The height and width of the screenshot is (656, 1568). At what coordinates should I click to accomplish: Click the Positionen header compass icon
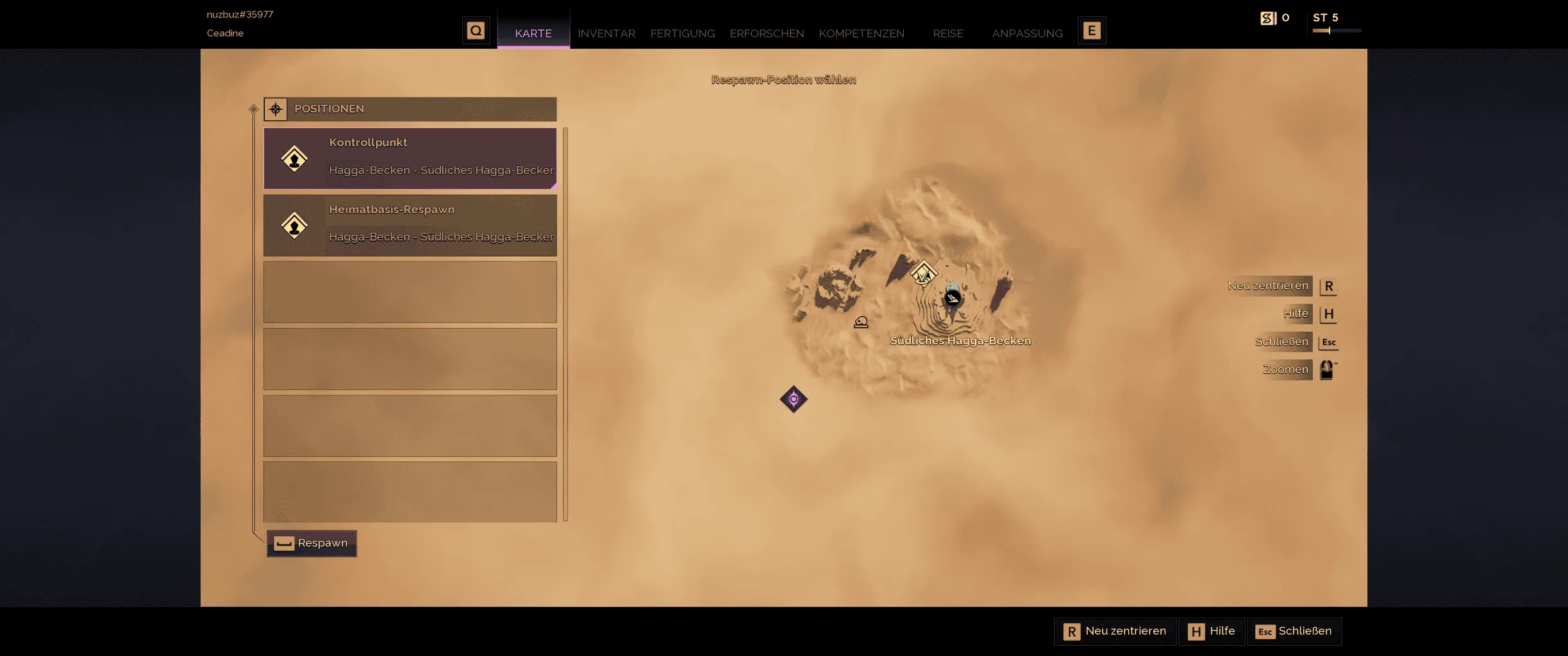pyautogui.click(x=276, y=109)
